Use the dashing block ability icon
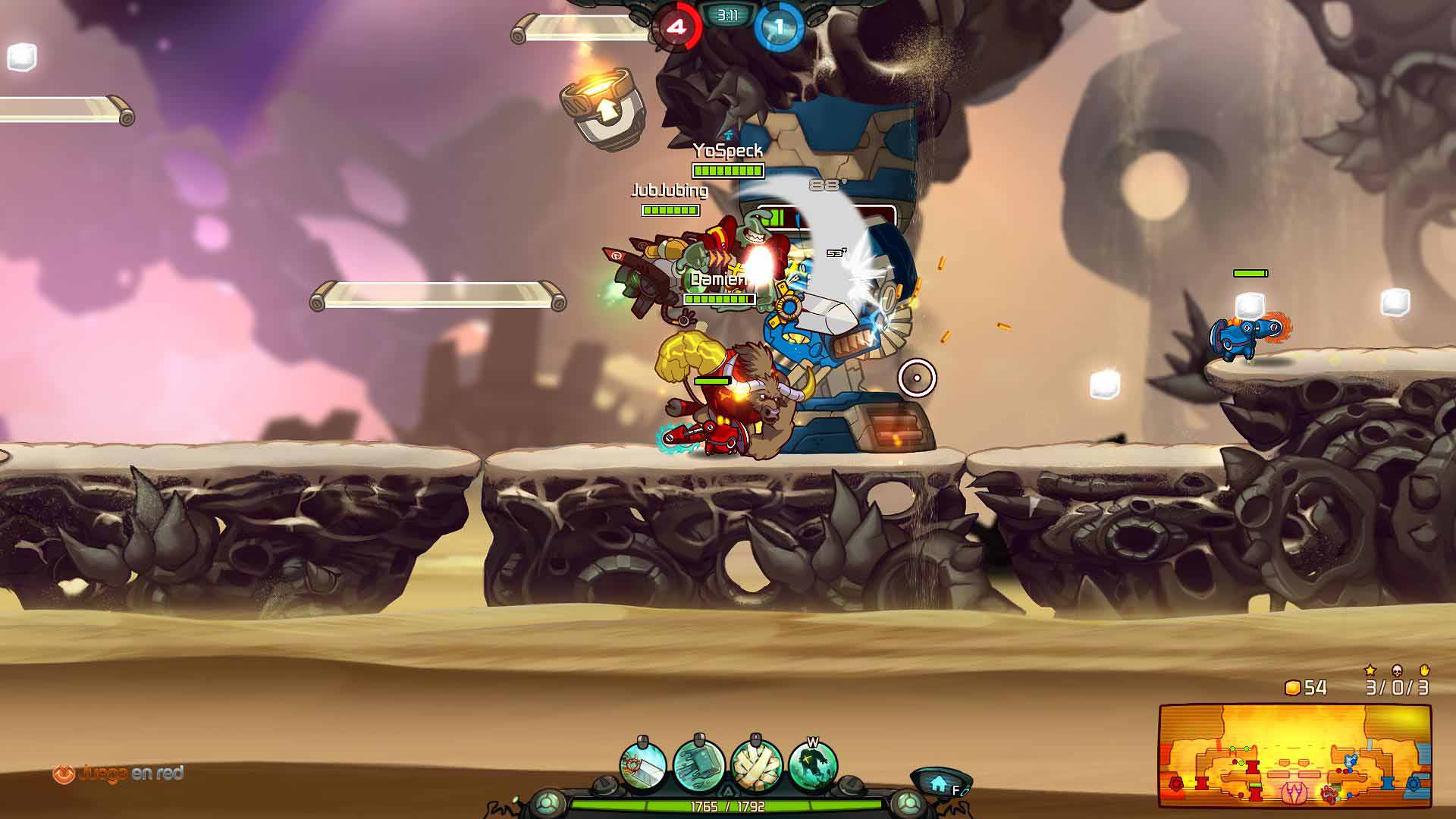1456x819 pixels. point(698,766)
